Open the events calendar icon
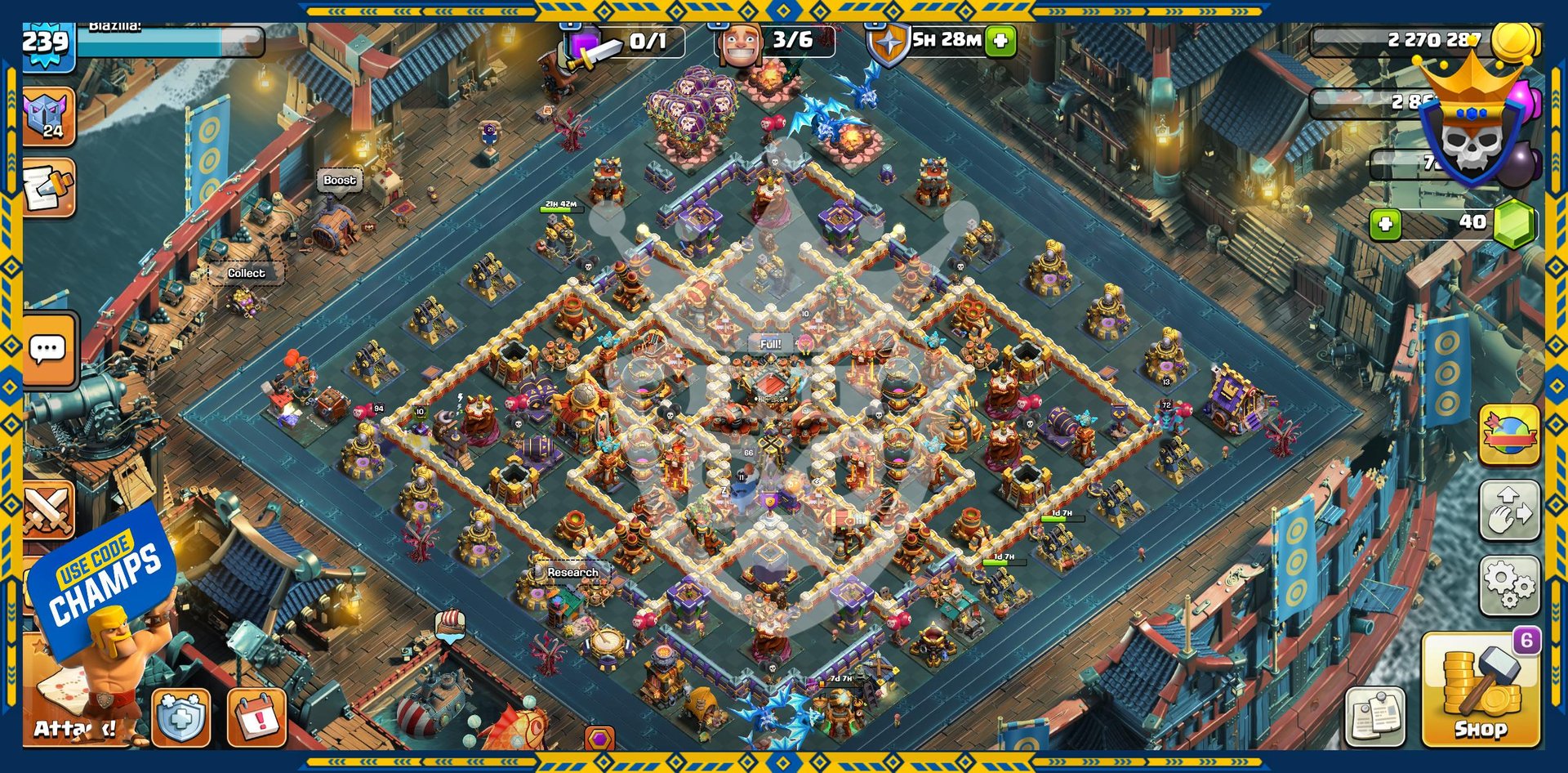Image resolution: width=1568 pixels, height=773 pixels. coord(256,717)
